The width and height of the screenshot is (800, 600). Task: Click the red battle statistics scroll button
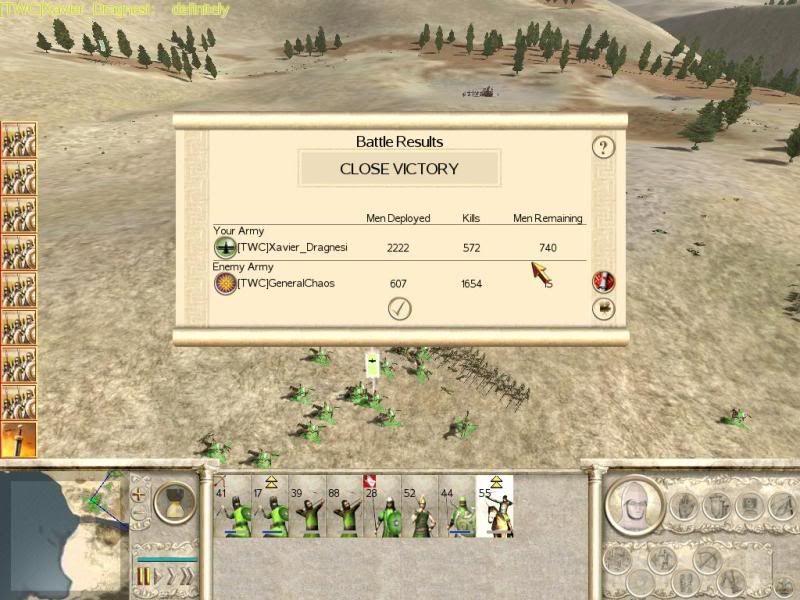[x=603, y=281]
